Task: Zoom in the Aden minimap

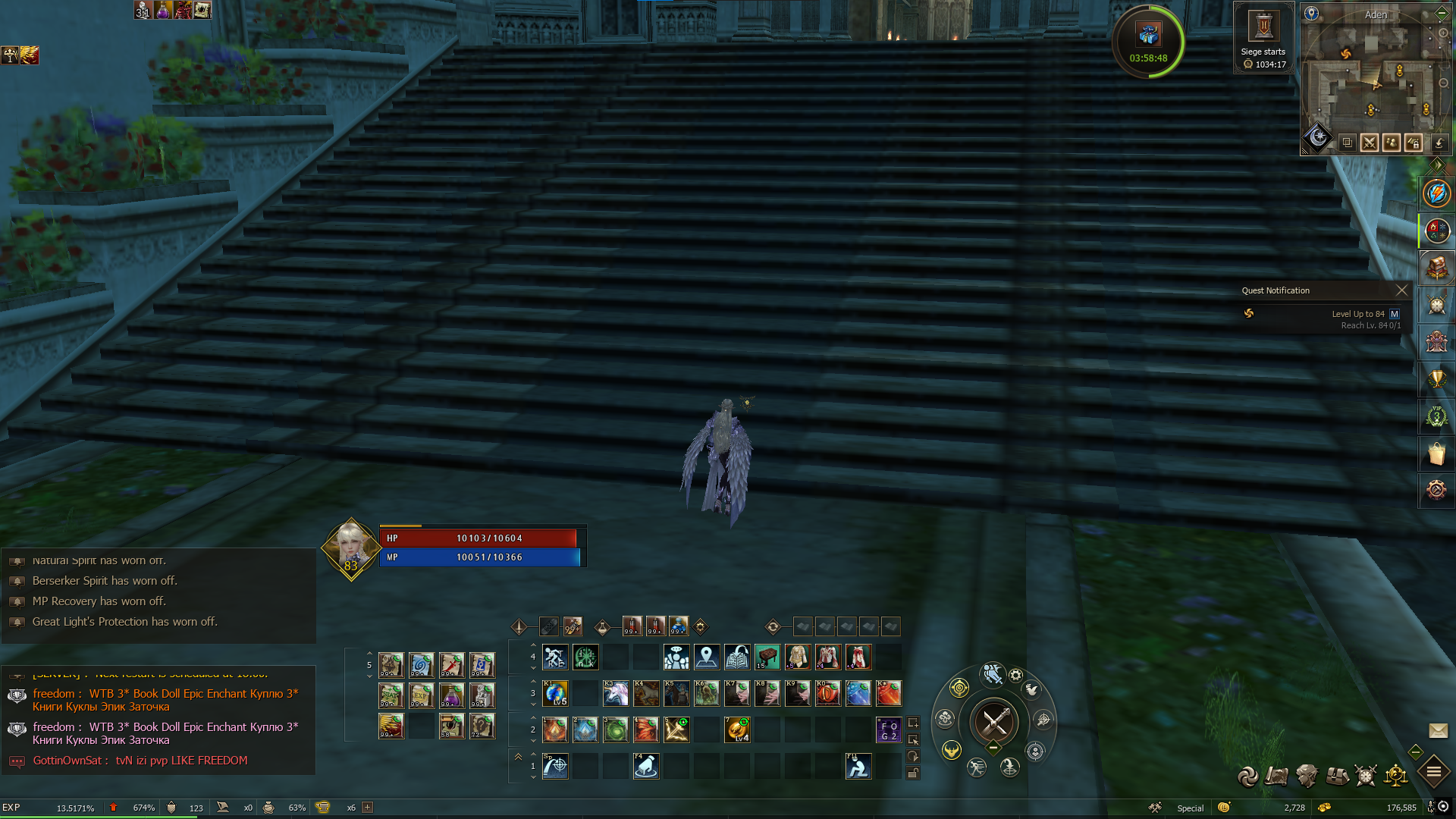Action: pyautogui.click(x=1443, y=33)
